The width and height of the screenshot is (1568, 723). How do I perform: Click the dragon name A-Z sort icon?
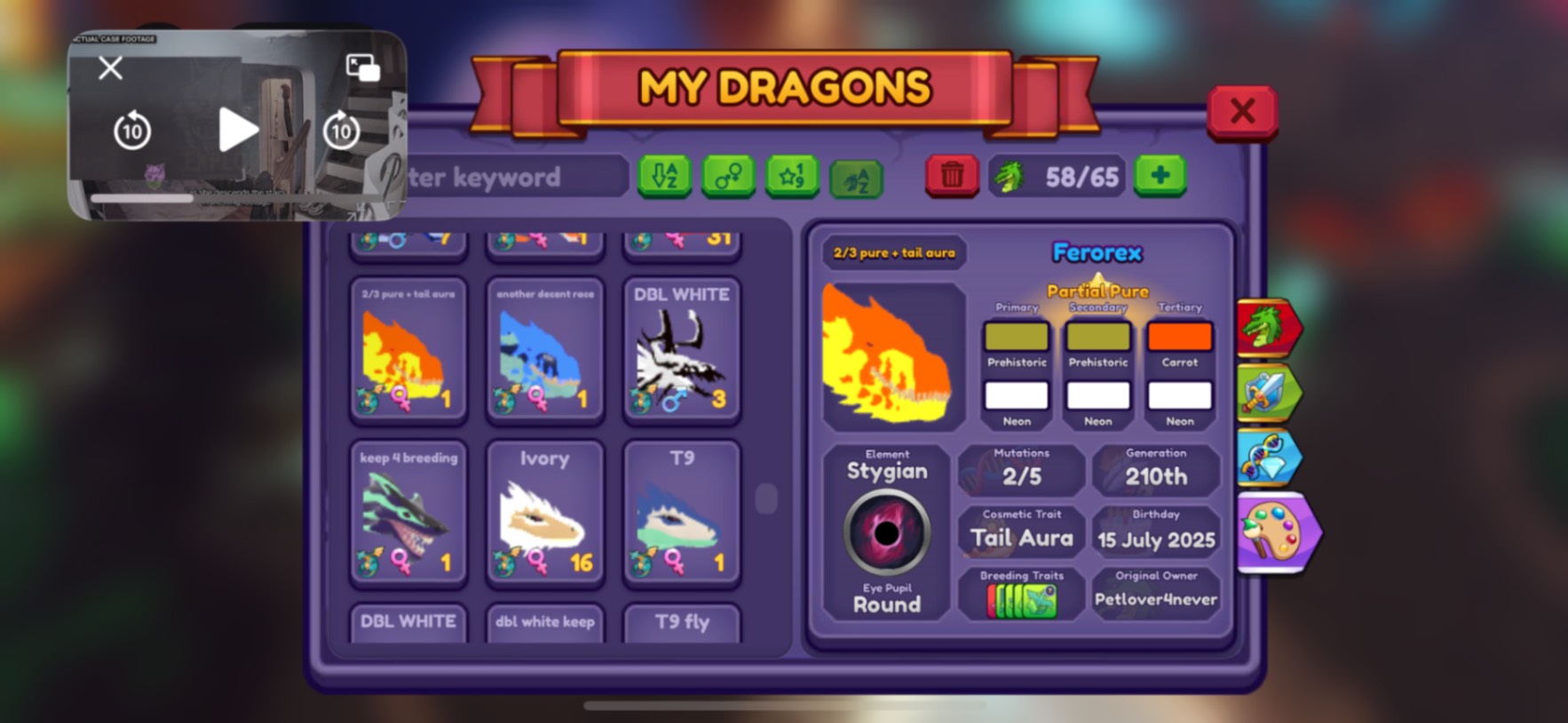coord(855,176)
